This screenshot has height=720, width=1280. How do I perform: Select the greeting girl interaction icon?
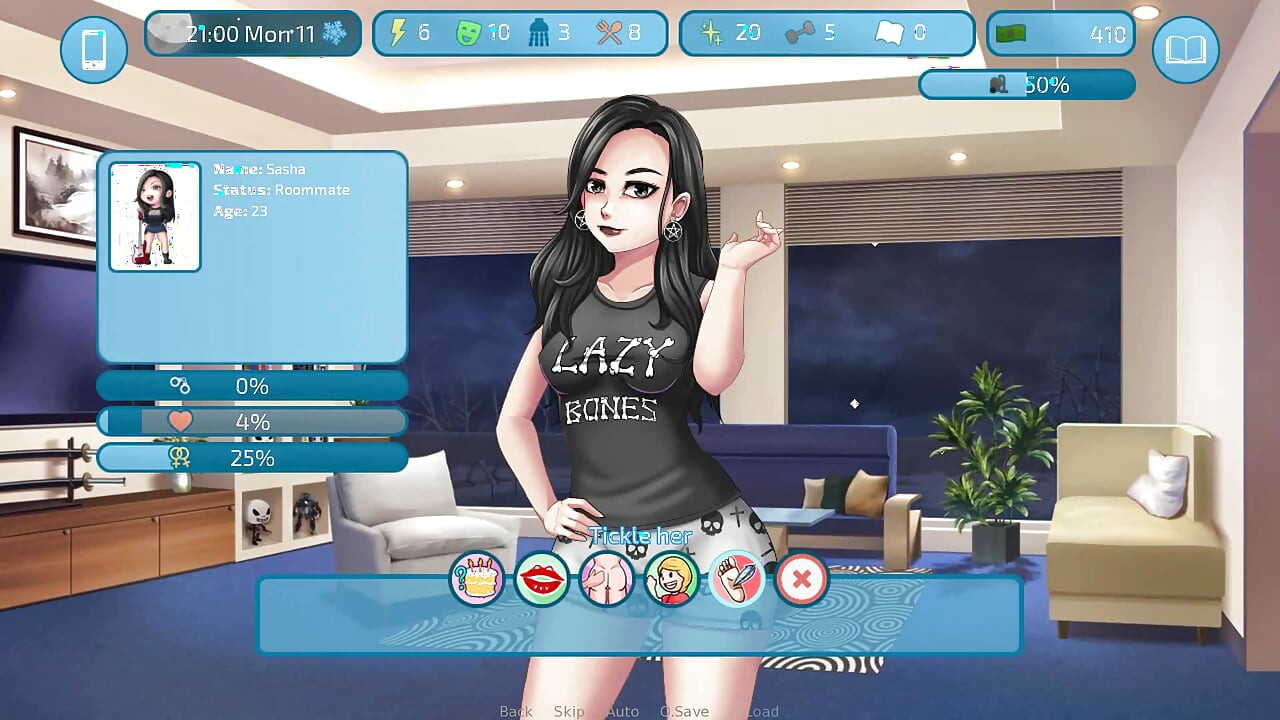tap(672, 578)
